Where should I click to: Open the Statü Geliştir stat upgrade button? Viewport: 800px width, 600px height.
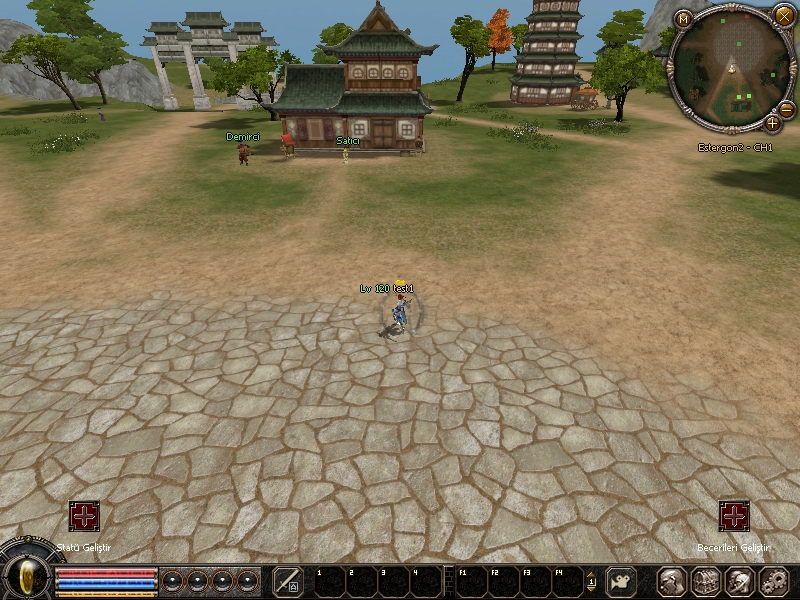tap(84, 516)
